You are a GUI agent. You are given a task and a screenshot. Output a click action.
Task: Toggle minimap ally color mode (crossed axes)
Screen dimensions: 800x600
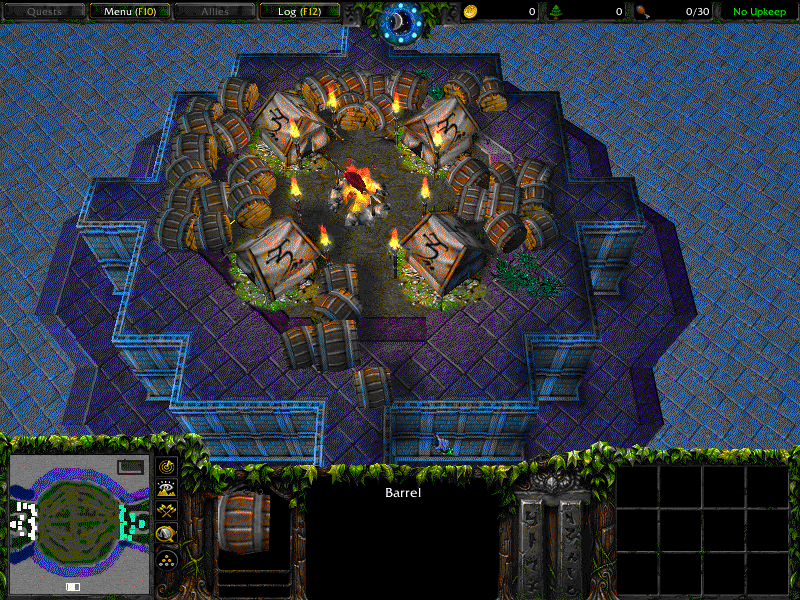pyautogui.click(x=166, y=512)
